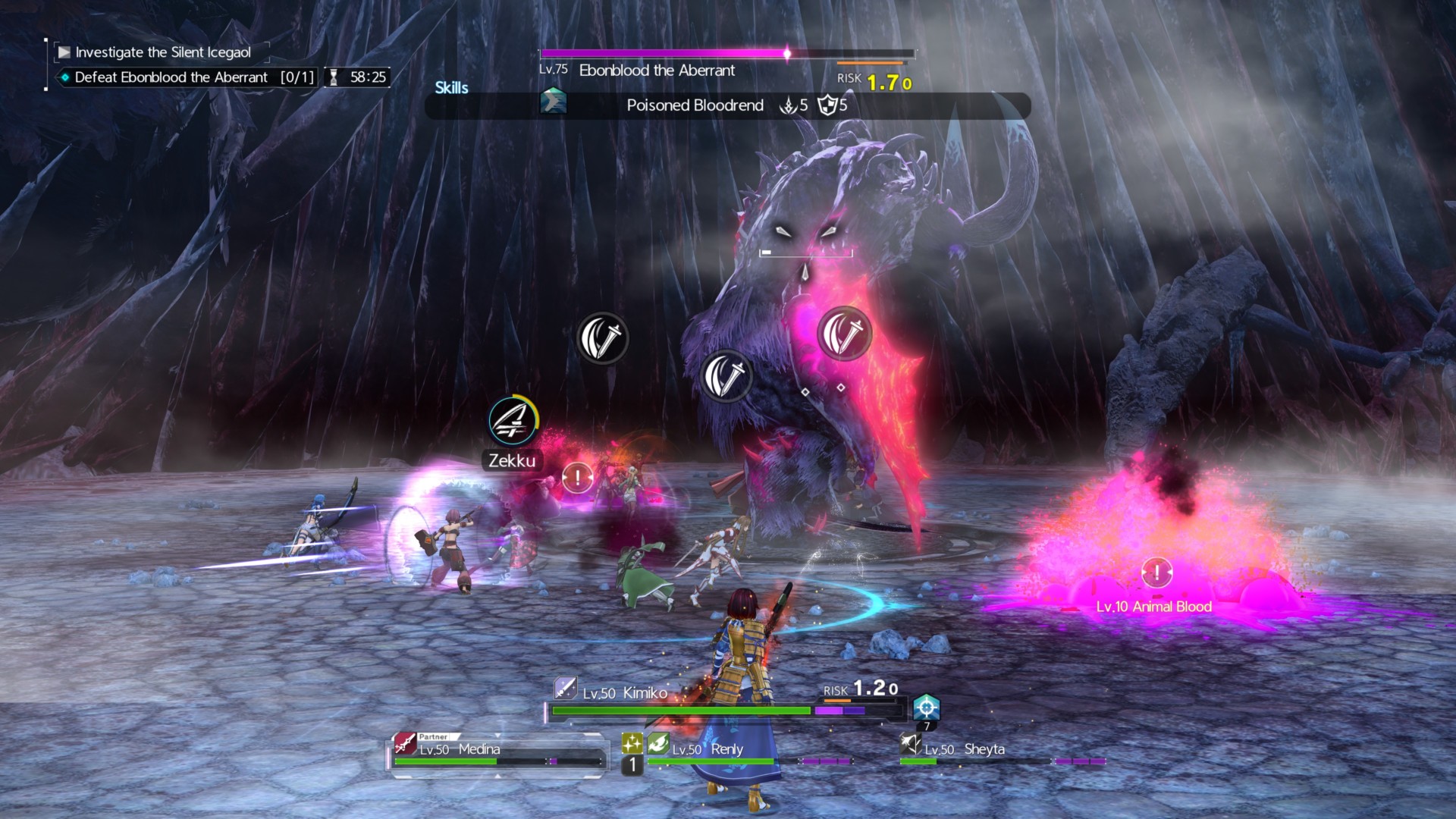The image size is (1456, 819).
Task: Click the Poisoned Bloodrend skill icon
Action: pos(553,102)
